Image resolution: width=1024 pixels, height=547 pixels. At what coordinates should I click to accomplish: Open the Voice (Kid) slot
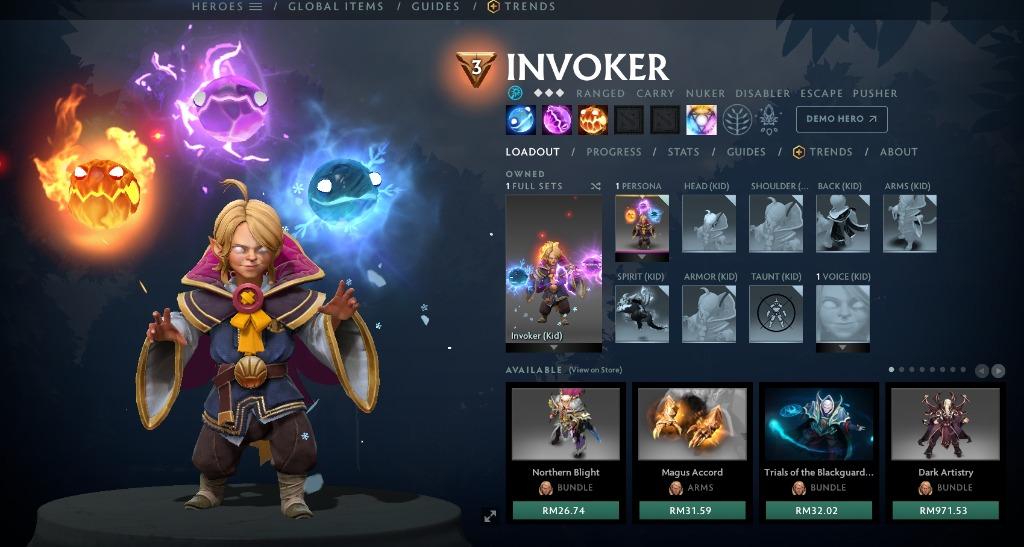843,313
